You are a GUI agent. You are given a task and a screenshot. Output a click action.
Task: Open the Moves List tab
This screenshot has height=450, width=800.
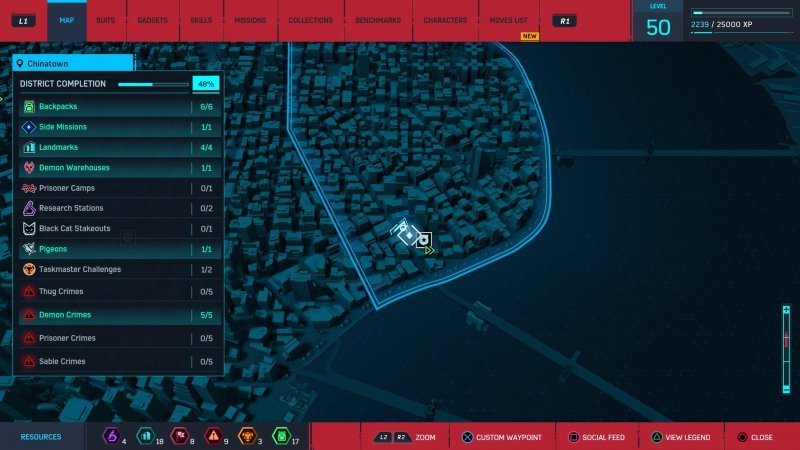[508, 20]
